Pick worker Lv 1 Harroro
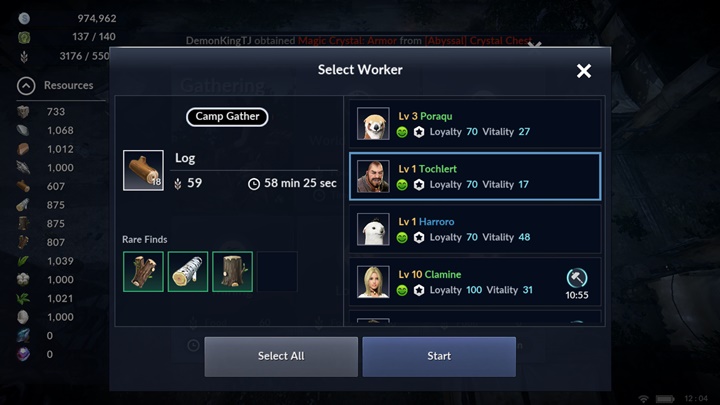Viewport: 720px width, 405px height. tap(474, 229)
